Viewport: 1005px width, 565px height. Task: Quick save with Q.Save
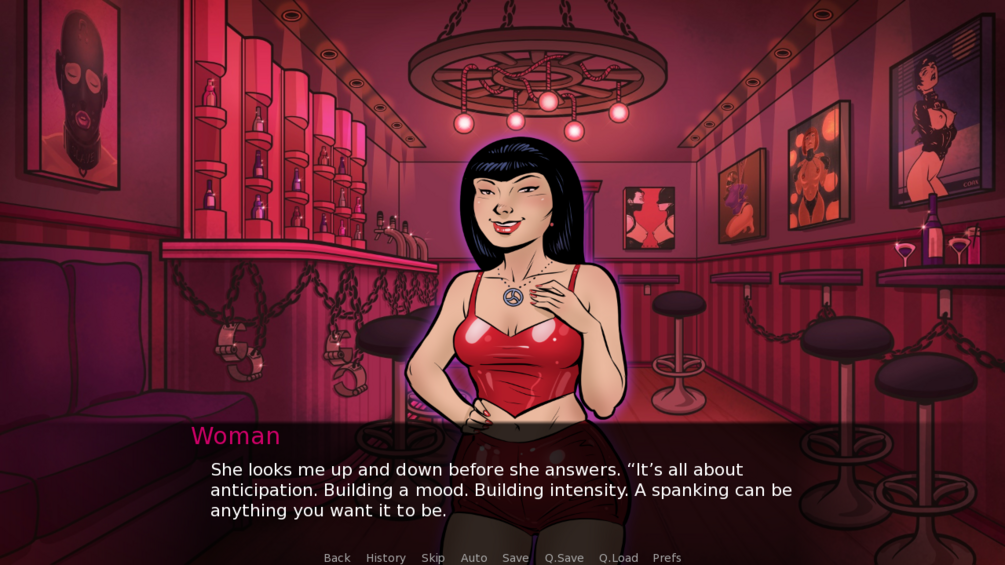[564, 558]
